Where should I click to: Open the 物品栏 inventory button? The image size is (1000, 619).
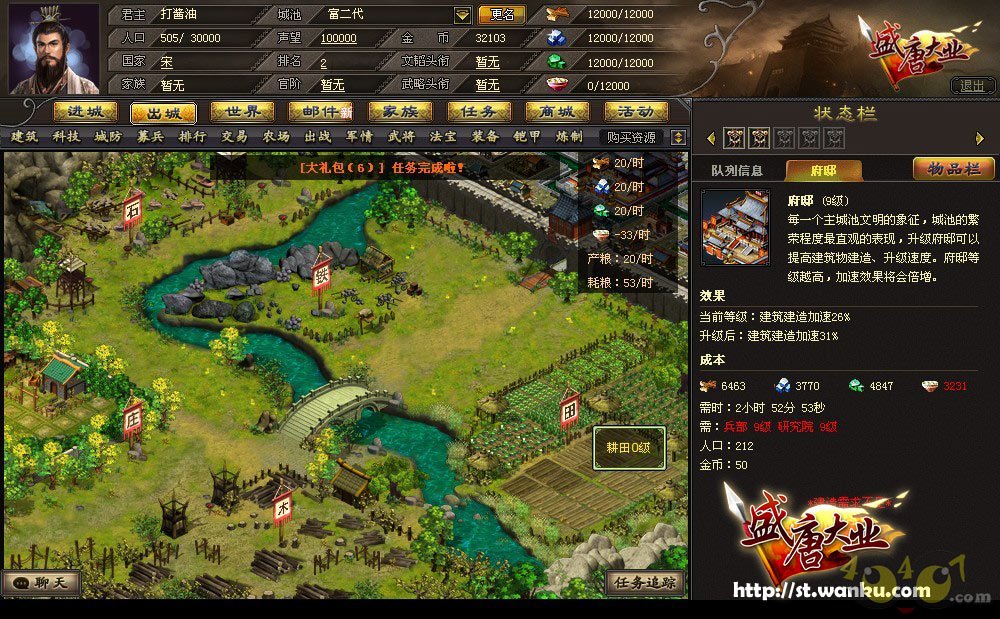[x=953, y=169]
